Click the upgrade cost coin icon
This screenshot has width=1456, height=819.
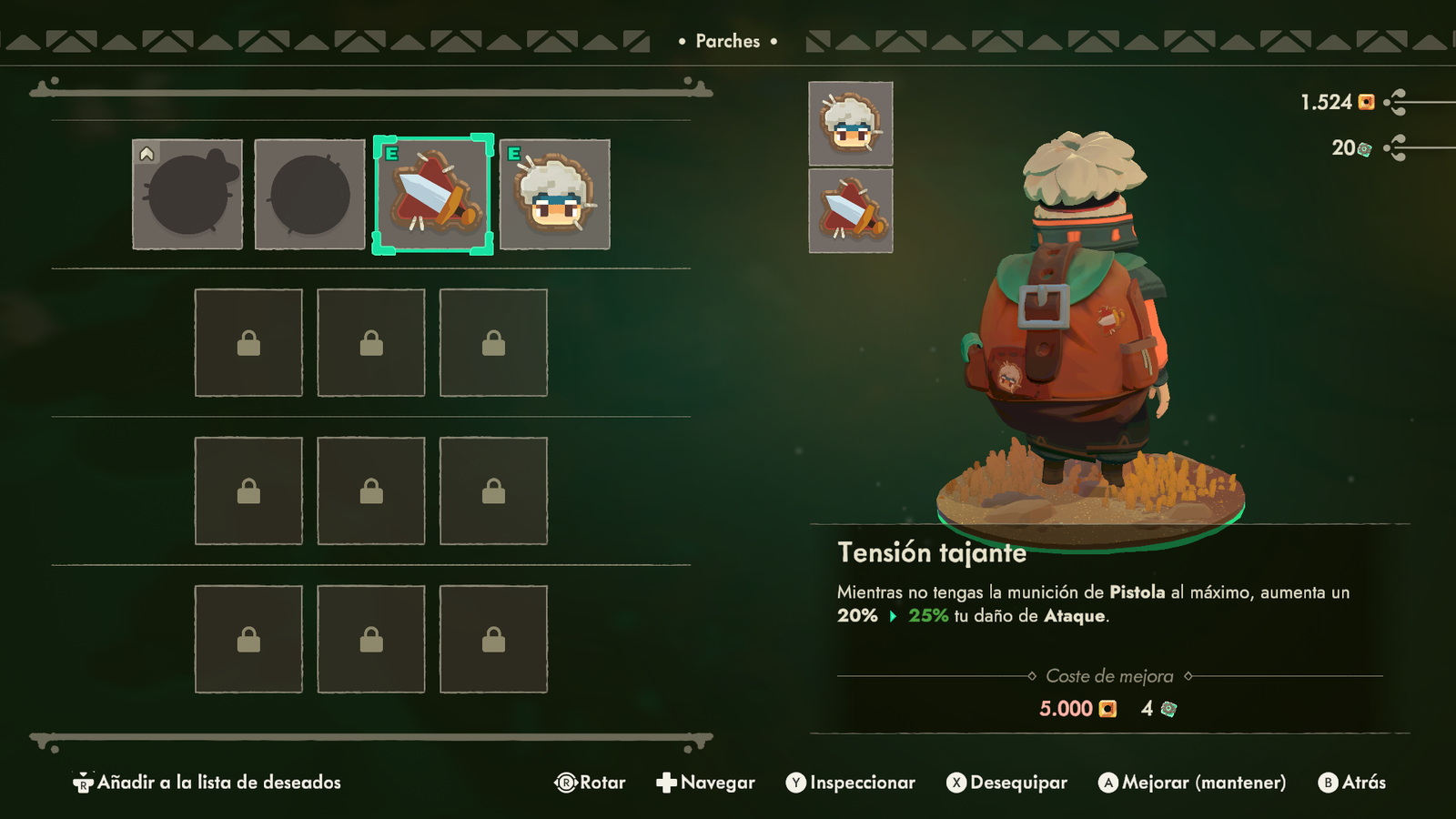coord(1108,708)
